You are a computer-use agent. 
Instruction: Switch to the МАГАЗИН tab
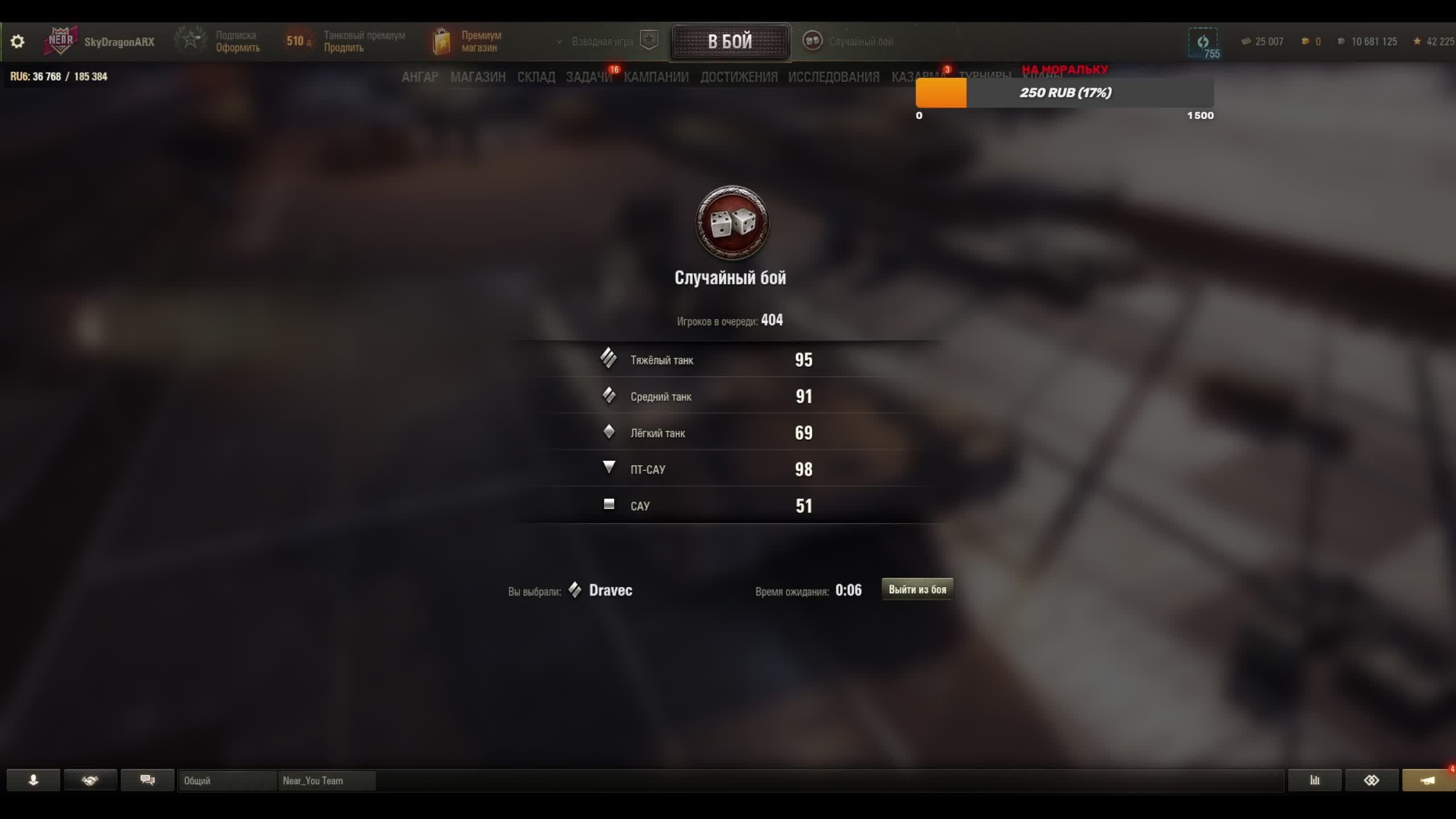point(478,77)
